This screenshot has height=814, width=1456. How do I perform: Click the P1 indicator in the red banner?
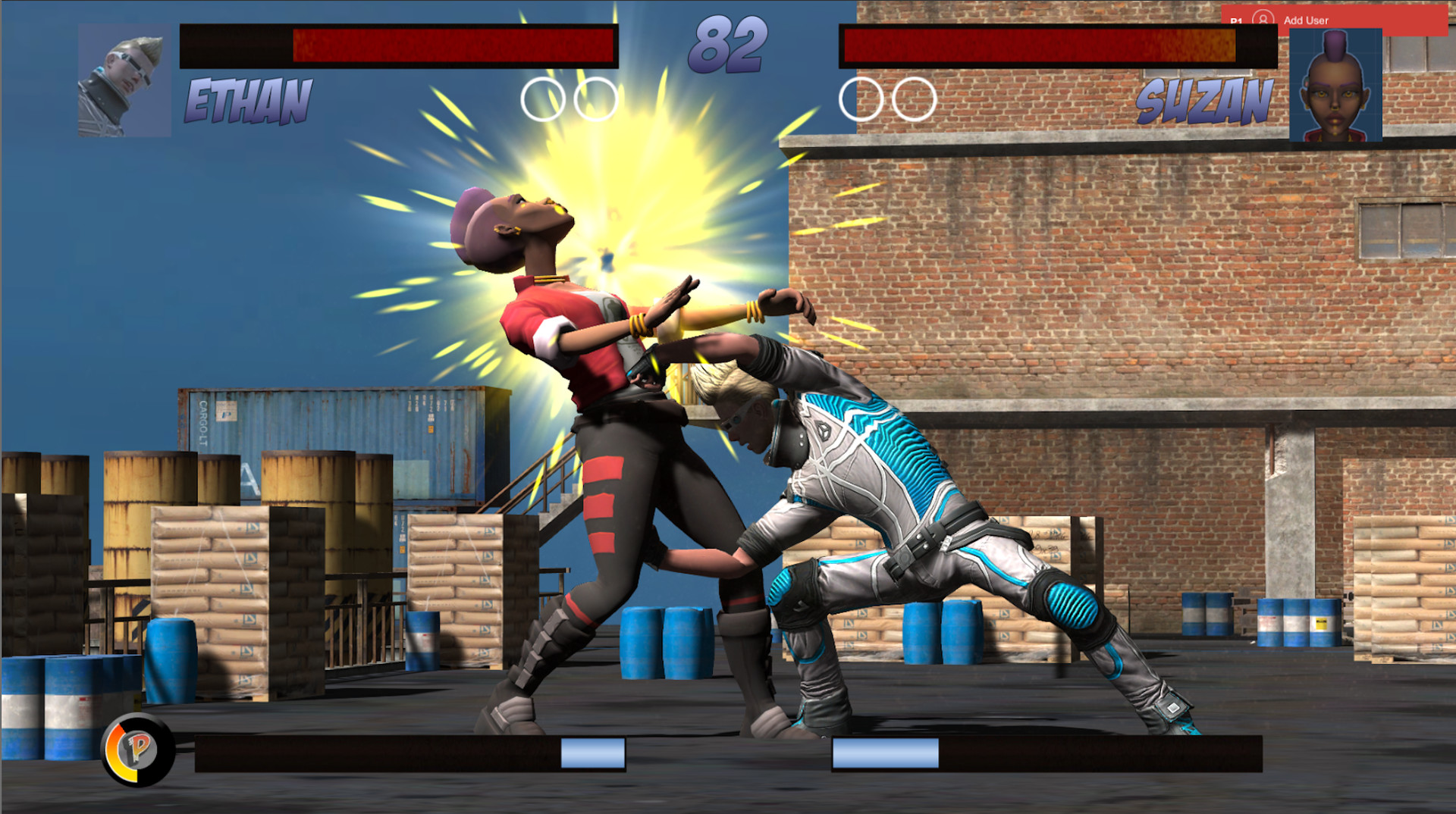pyautogui.click(x=1235, y=19)
